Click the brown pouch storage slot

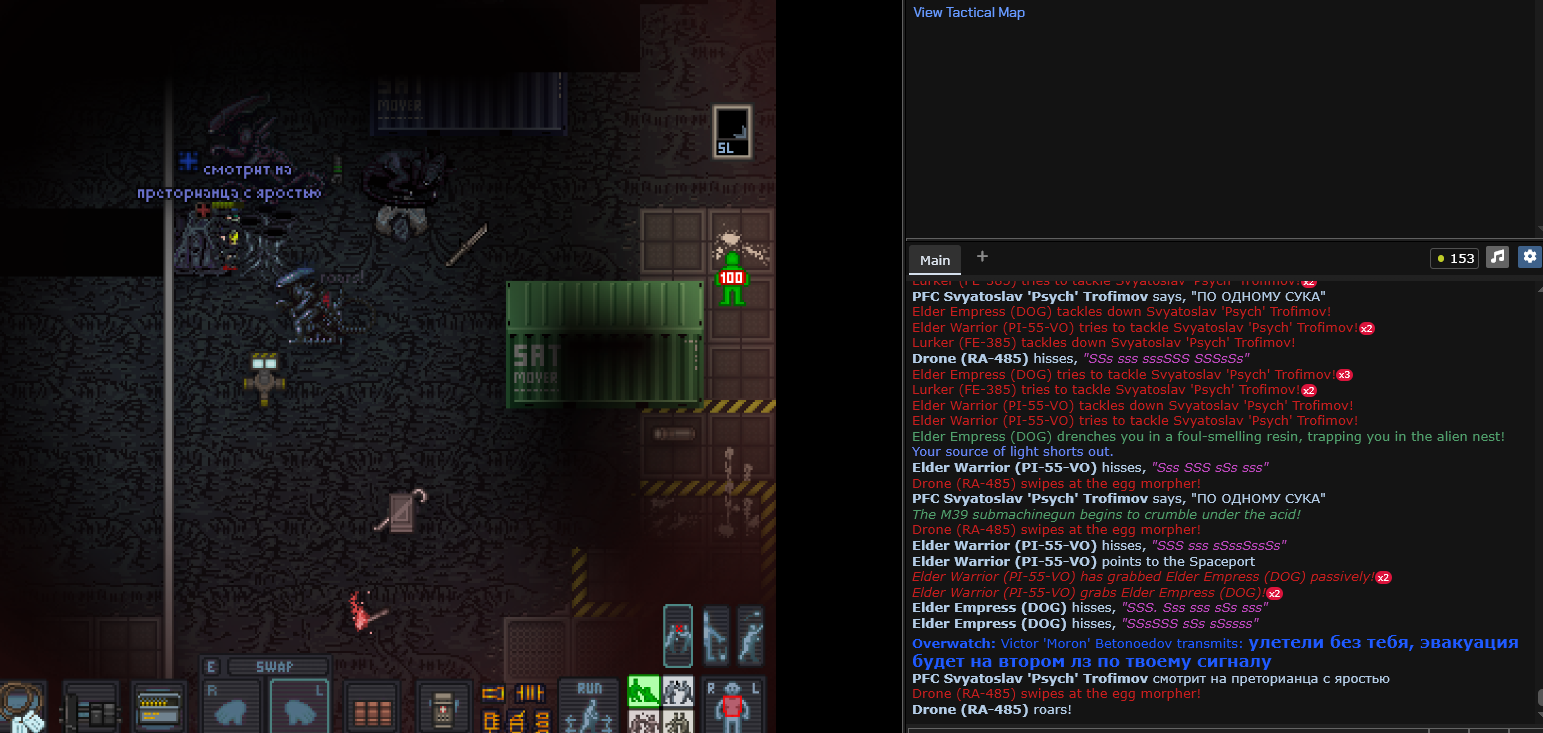(x=371, y=708)
